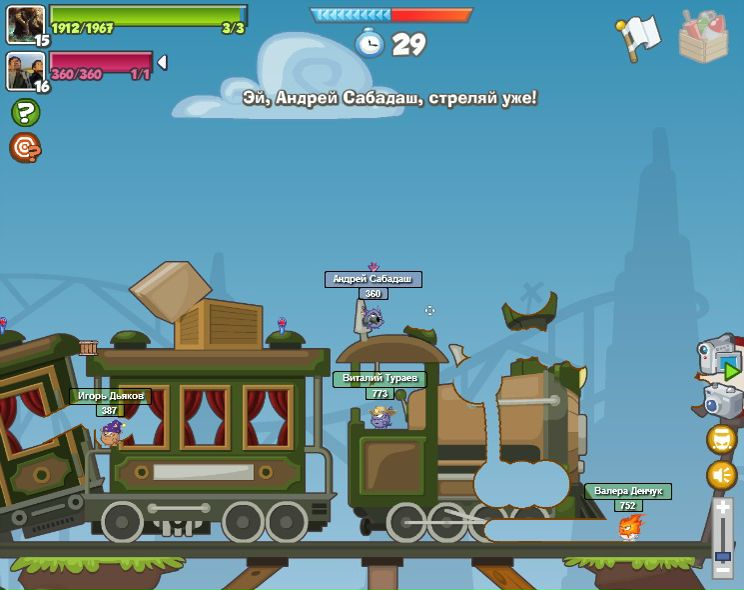The height and width of the screenshot is (590, 744).
Task: Start video recording with the camcorder icon
Action: pos(719,359)
